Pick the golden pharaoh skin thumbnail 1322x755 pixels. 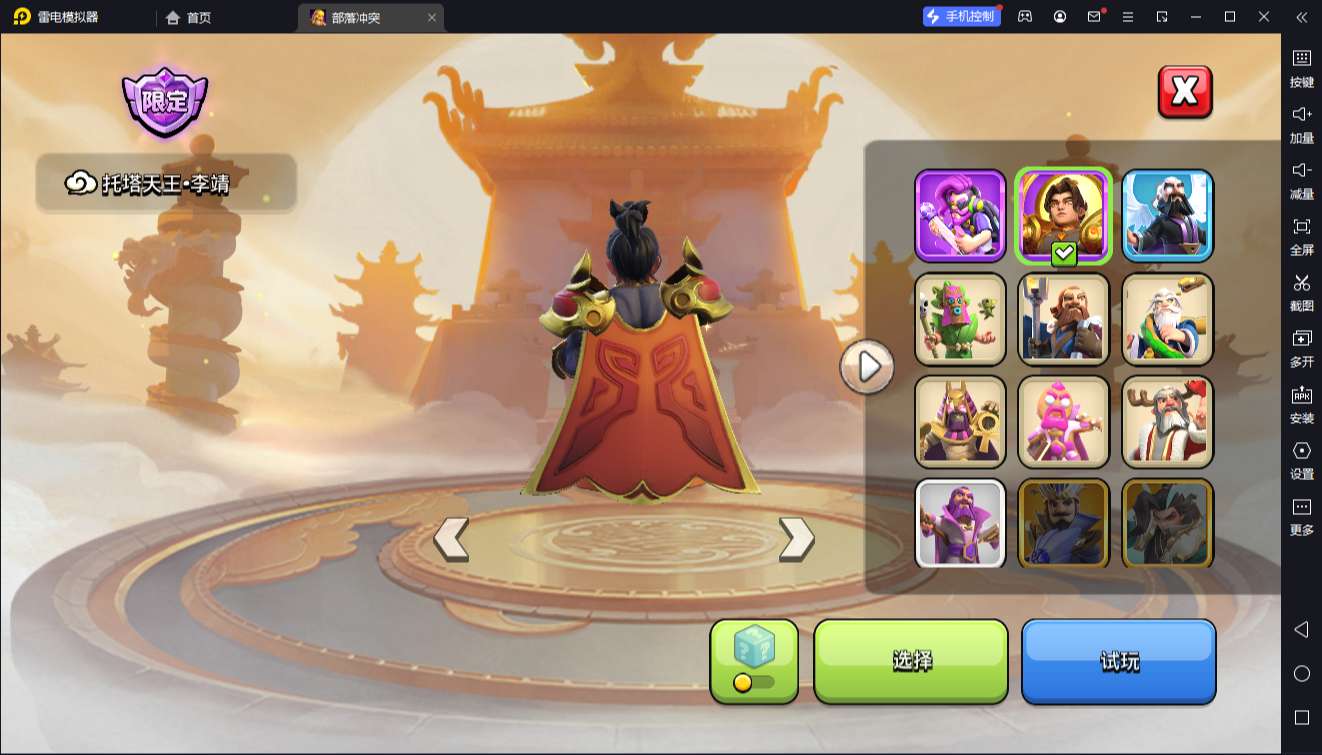pyautogui.click(x=960, y=422)
